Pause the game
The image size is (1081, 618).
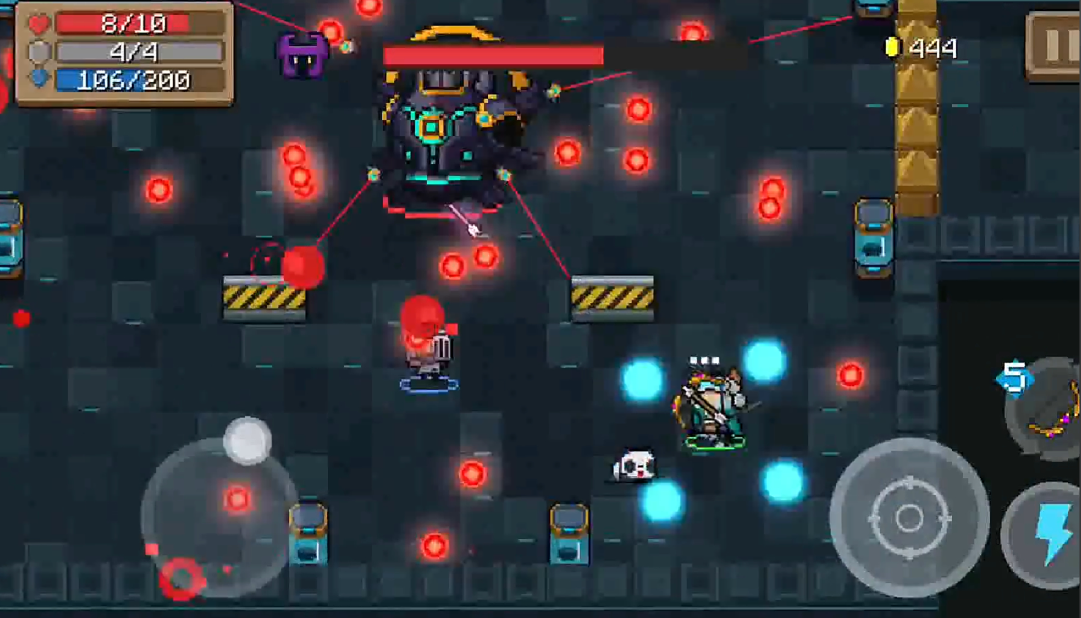(x=1053, y=45)
